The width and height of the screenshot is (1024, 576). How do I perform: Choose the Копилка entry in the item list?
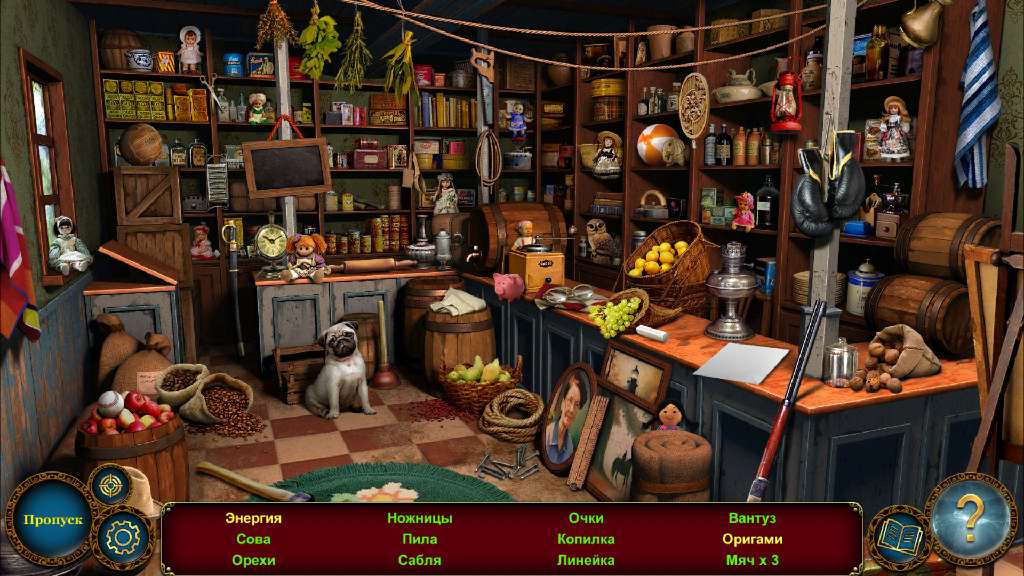[586, 539]
